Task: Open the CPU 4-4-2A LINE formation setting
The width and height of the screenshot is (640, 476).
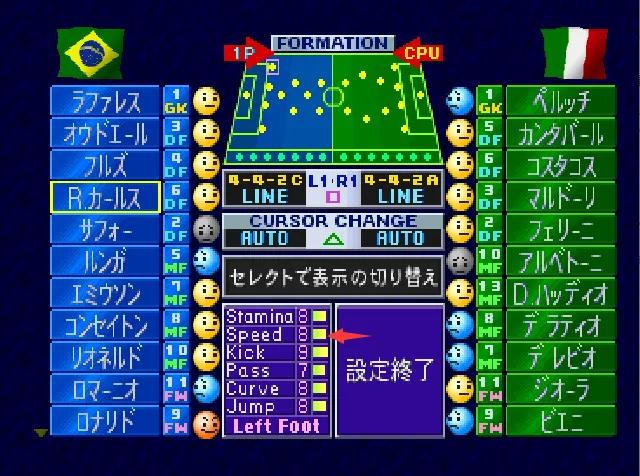Action: [400, 190]
